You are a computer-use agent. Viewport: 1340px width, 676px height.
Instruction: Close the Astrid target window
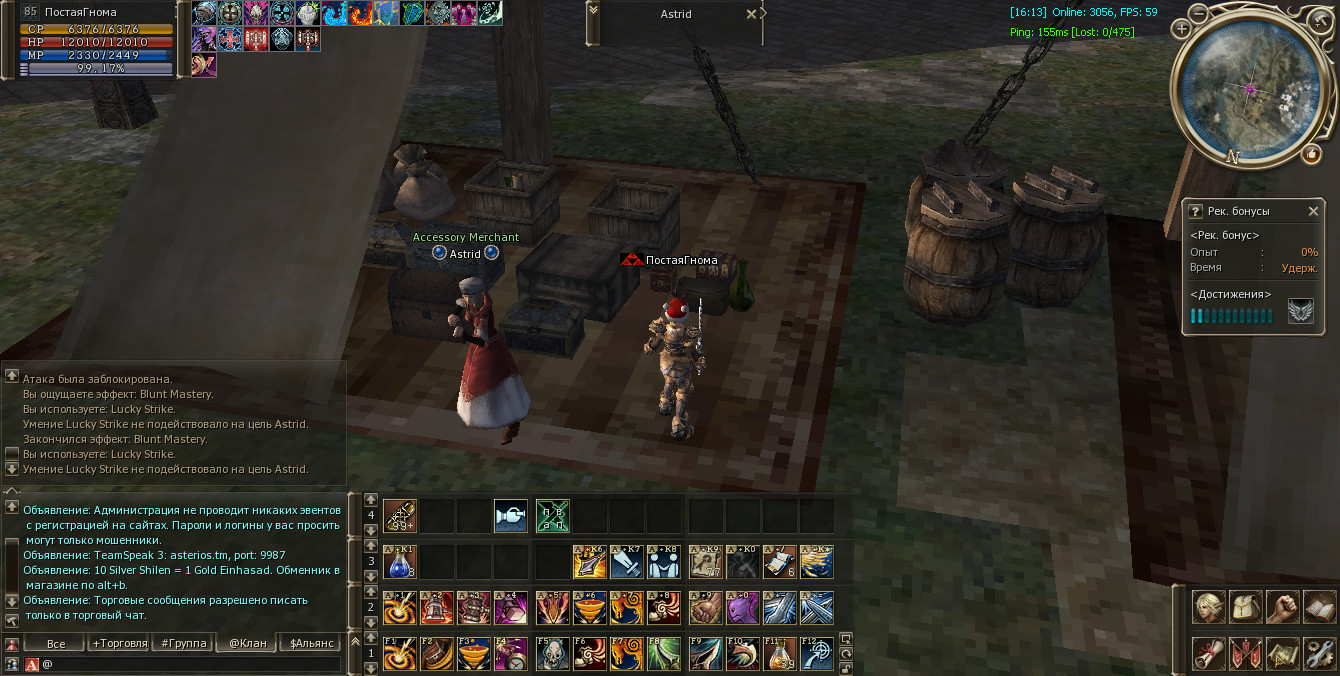pyautogui.click(x=751, y=14)
